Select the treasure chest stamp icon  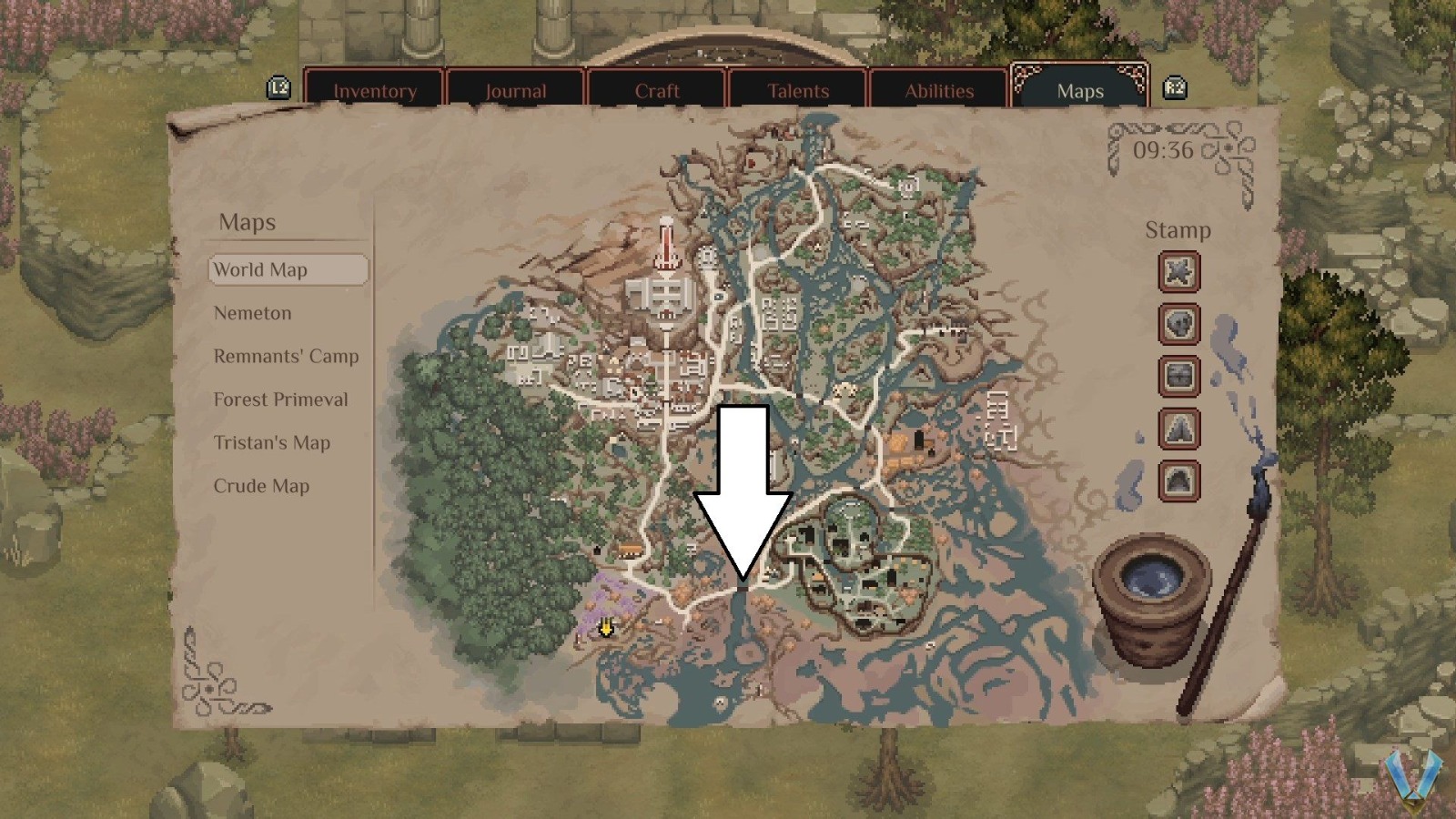tap(1178, 377)
